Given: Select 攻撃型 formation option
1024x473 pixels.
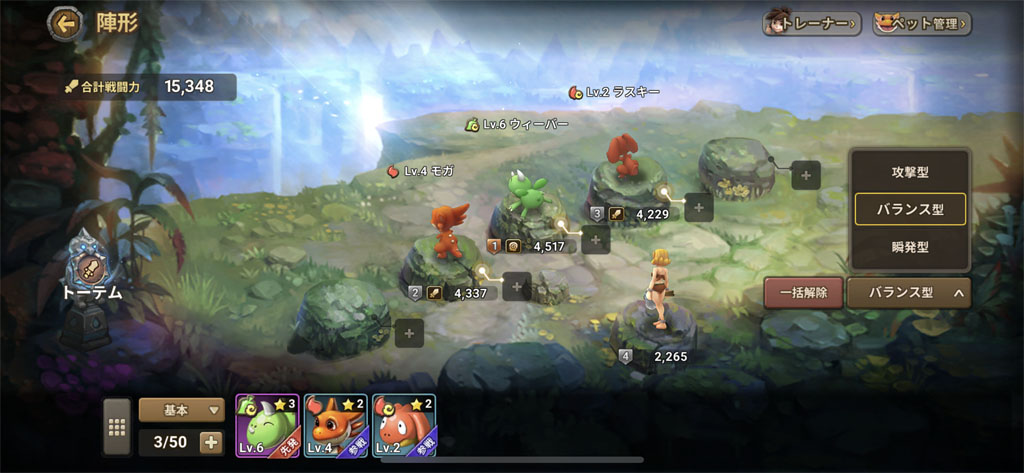Looking at the screenshot, I should point(910,172).
